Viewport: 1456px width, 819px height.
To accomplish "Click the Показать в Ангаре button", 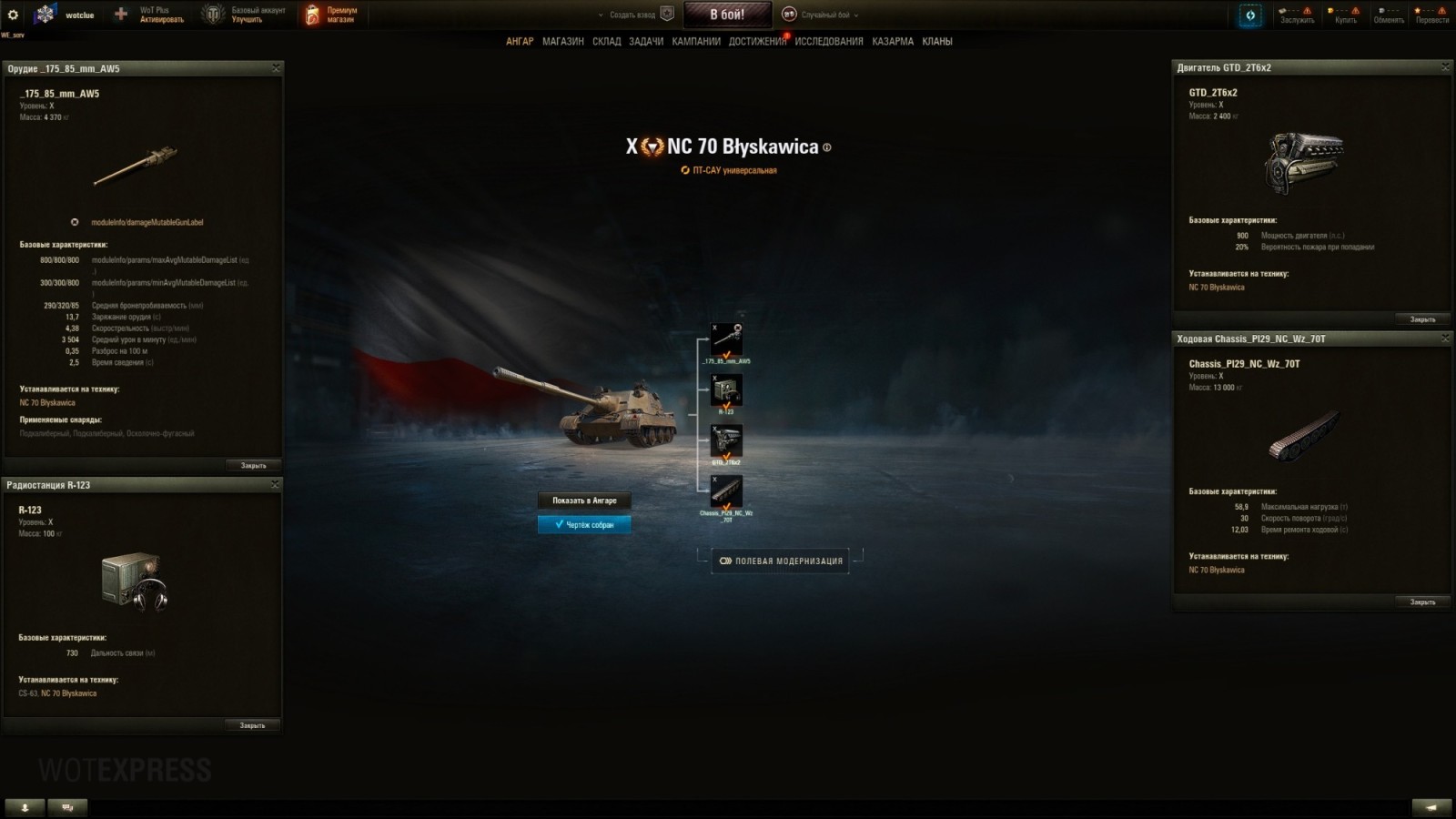I will click(x=585, y=500).
